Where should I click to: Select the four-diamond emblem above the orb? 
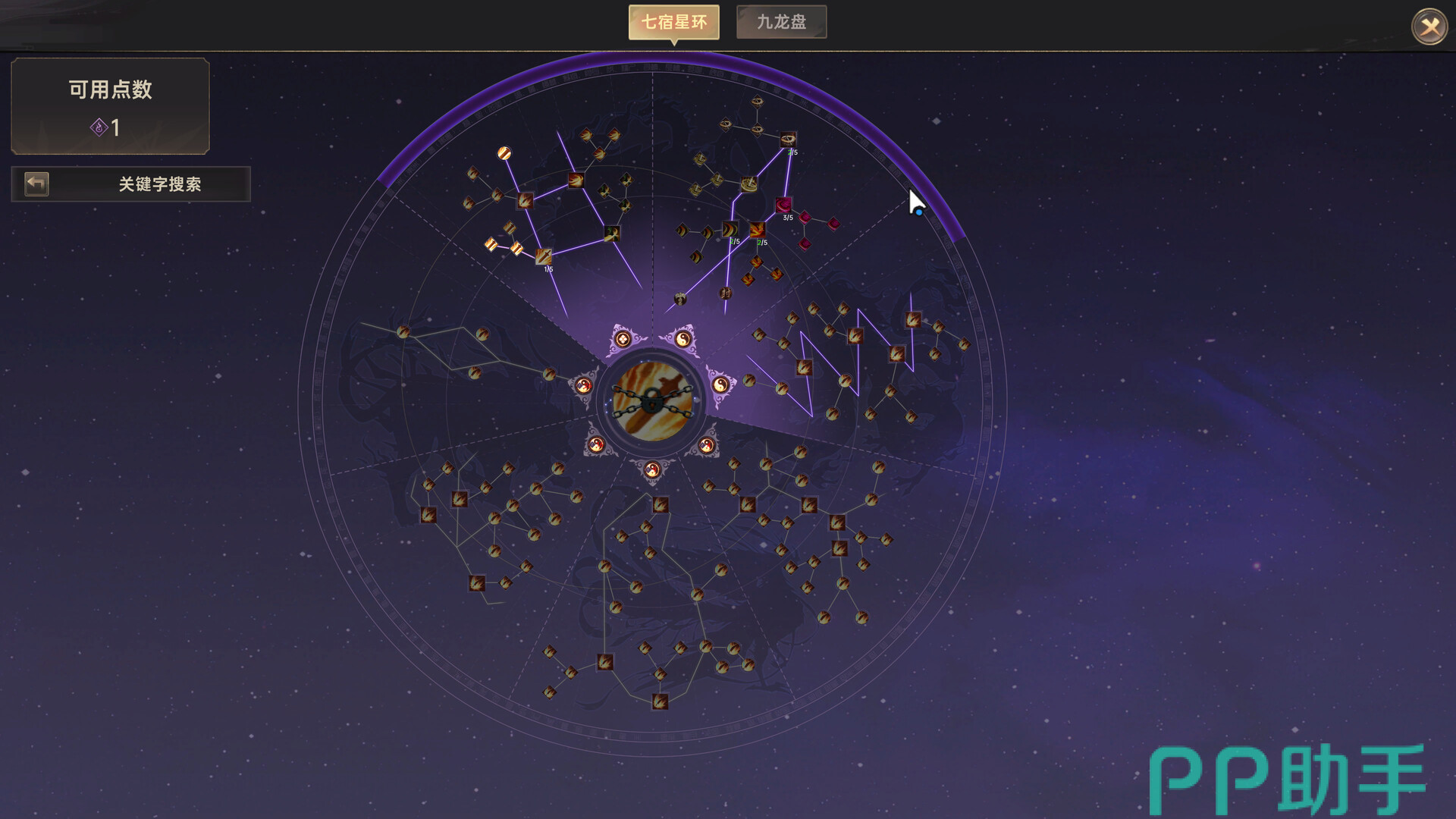tap(623, 339)
